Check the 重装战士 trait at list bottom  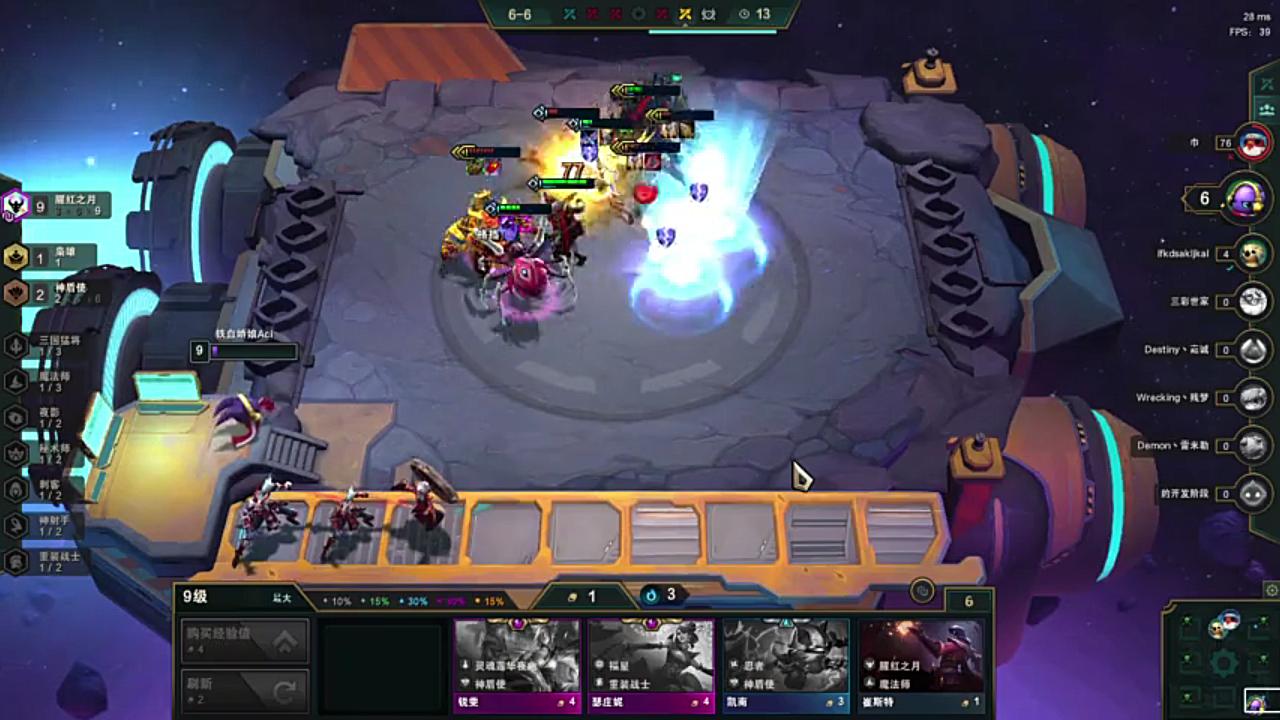tap(48, 562)
